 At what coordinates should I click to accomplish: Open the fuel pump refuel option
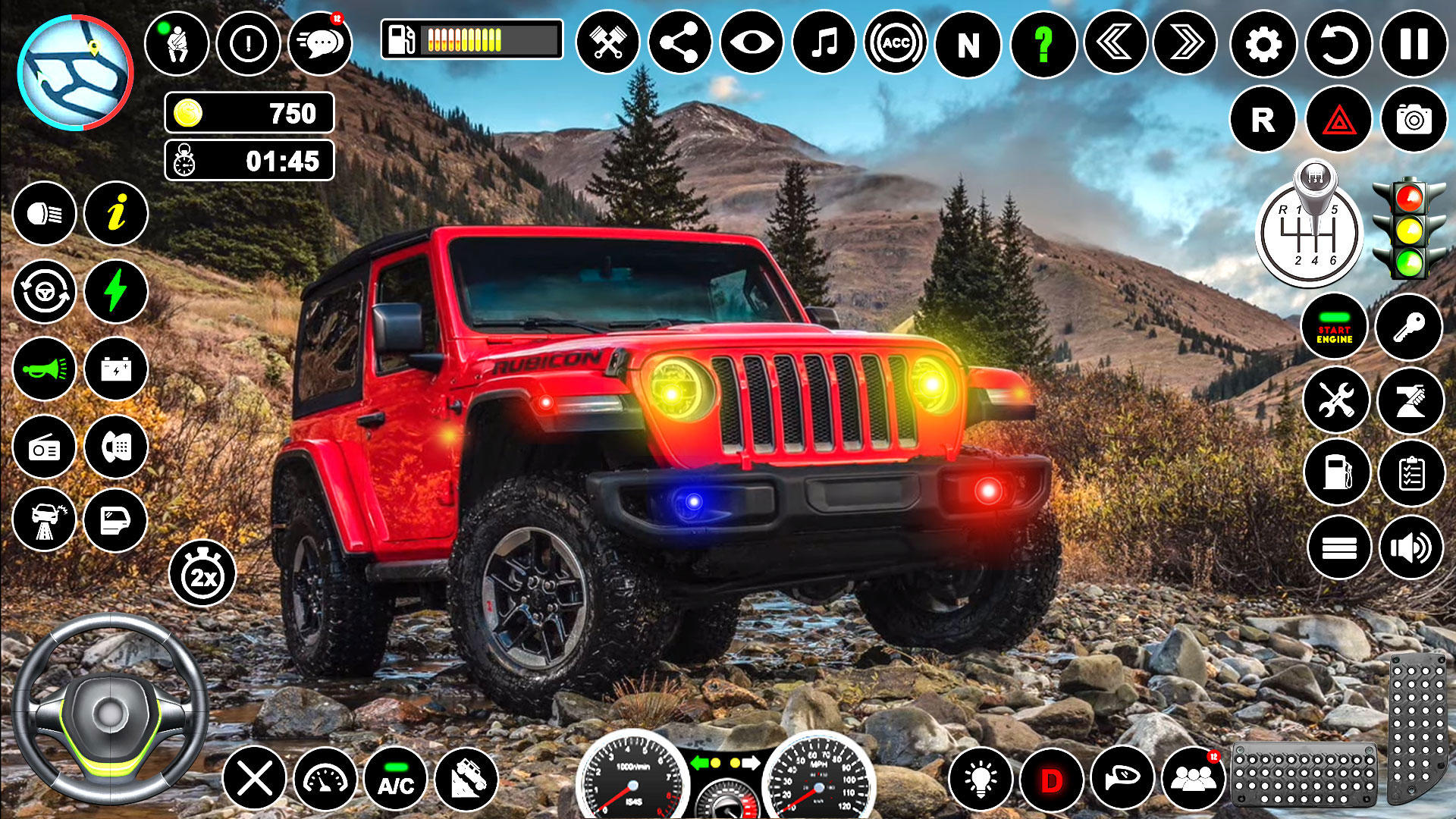[1336, 474]
